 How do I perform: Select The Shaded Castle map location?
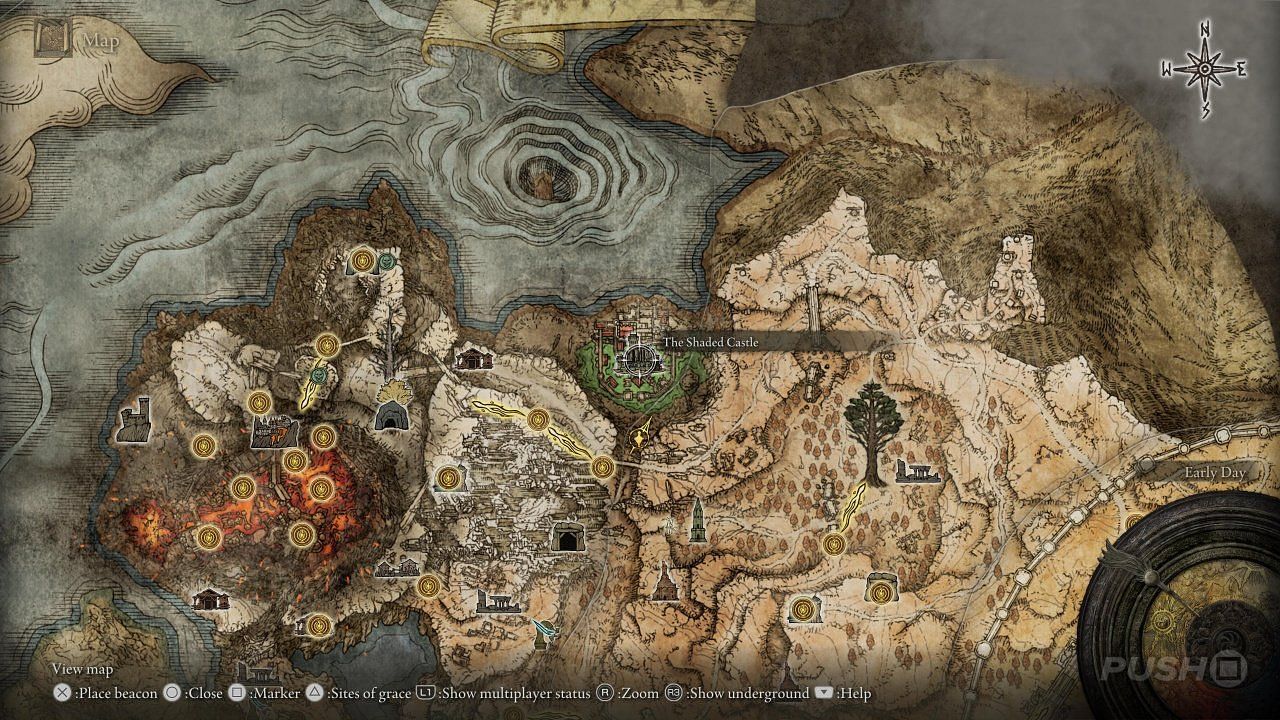pos(637,357)
